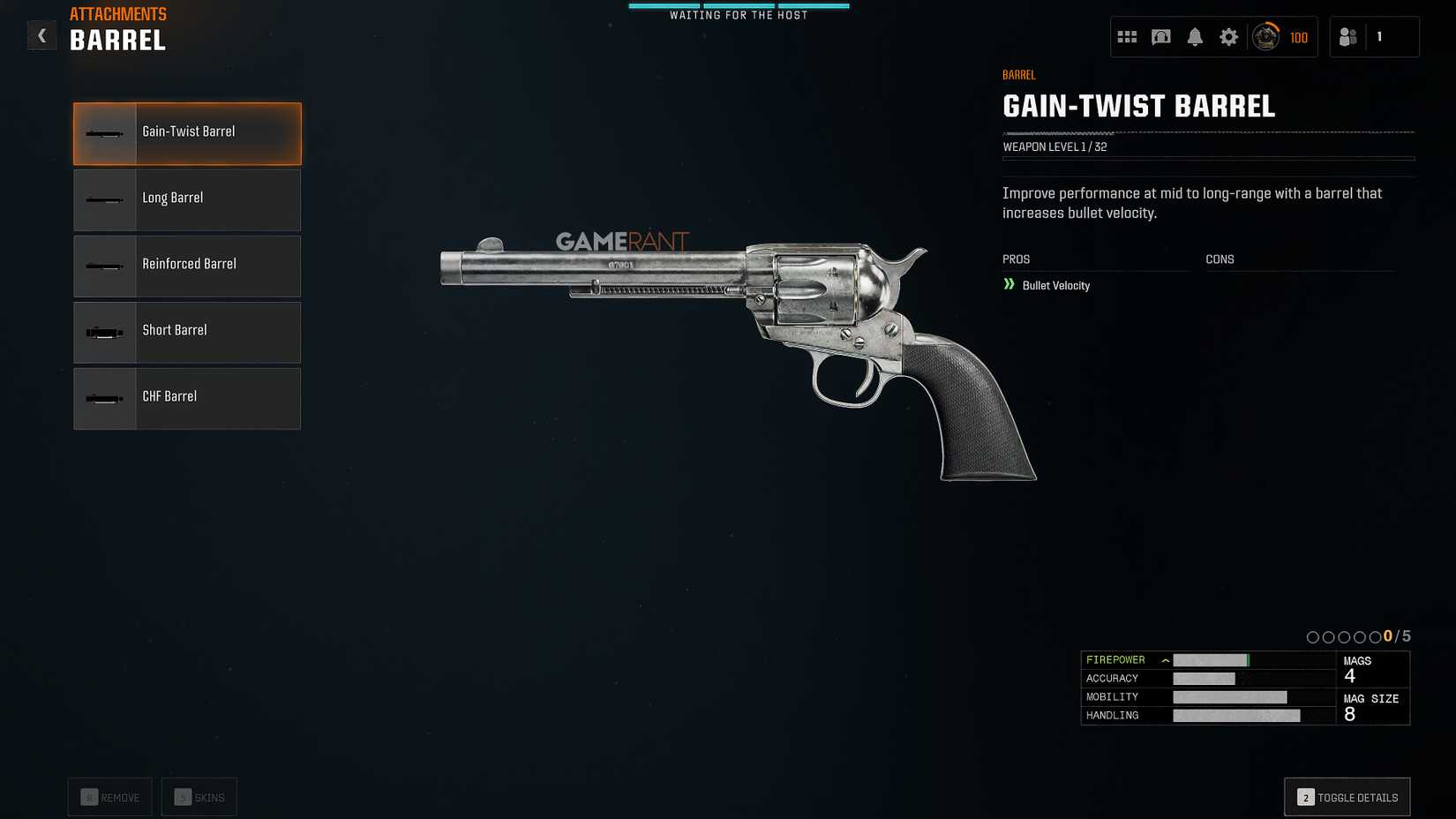Click the Gain-Twist Barrel thumbnail image
The width and height of the screenshot is (1456, 819).
point(104,132)
